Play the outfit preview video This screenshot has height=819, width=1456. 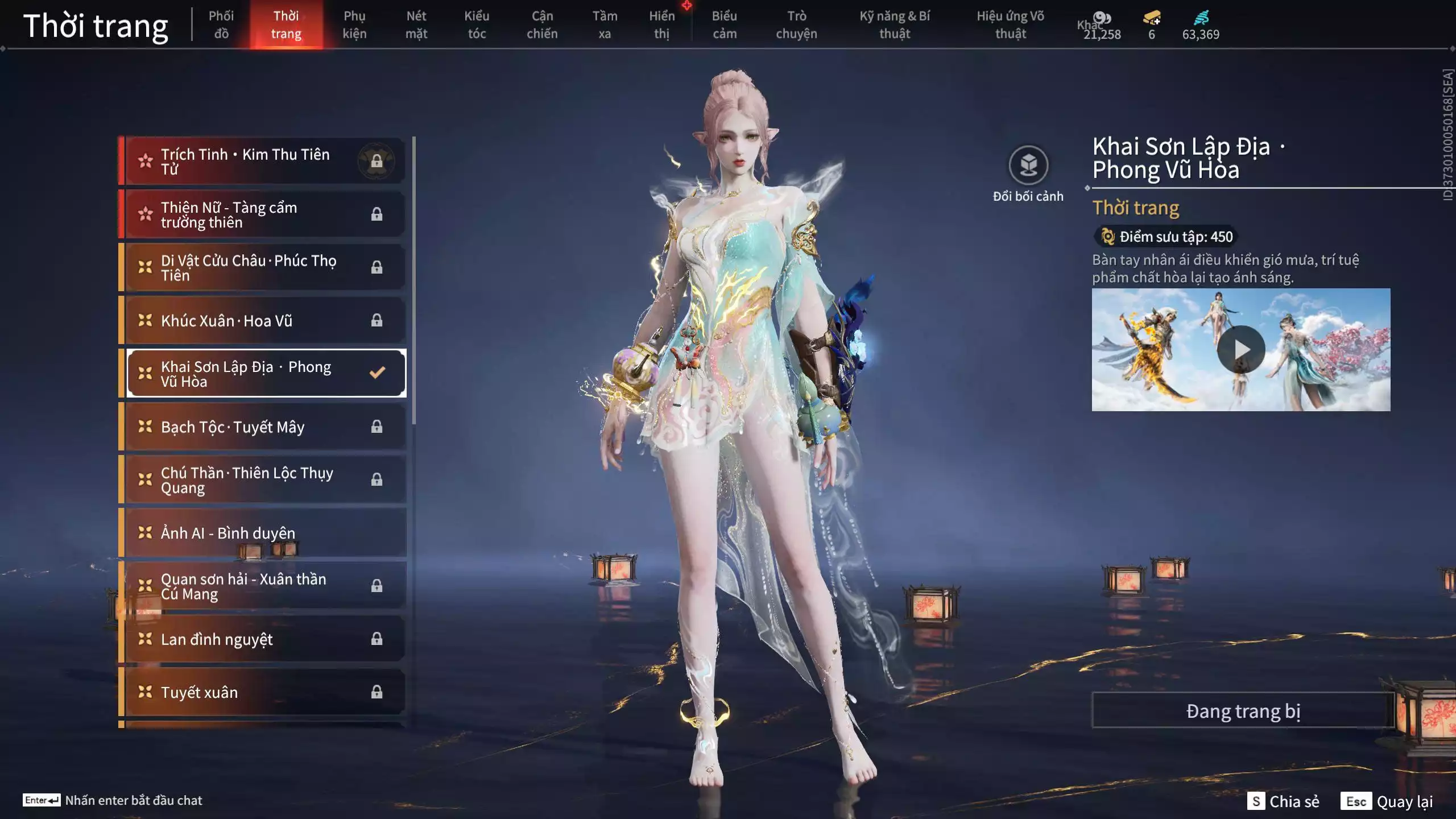pyautogui.click(x=1242, y=350)
